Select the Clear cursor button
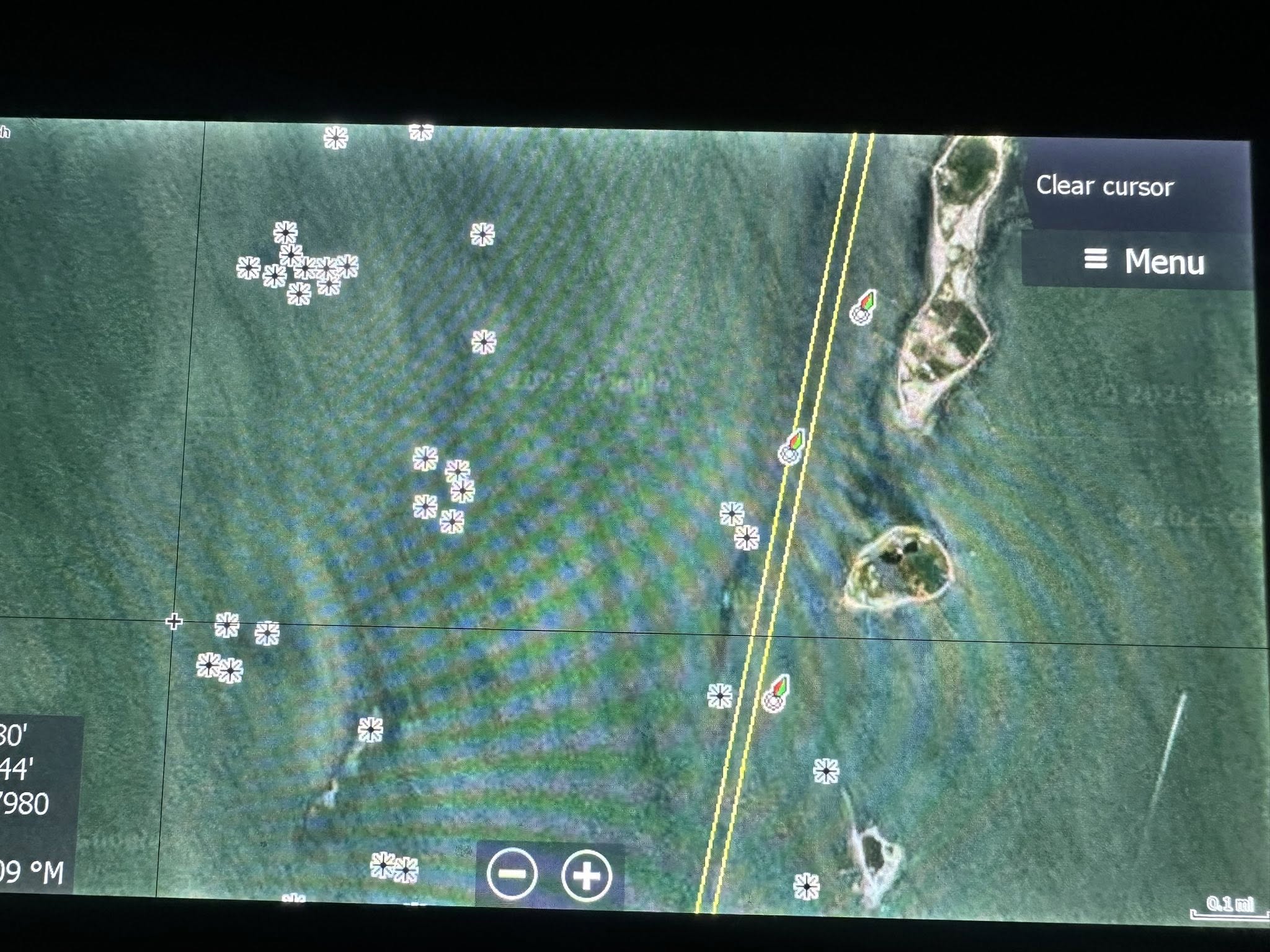 (1104, 186)
